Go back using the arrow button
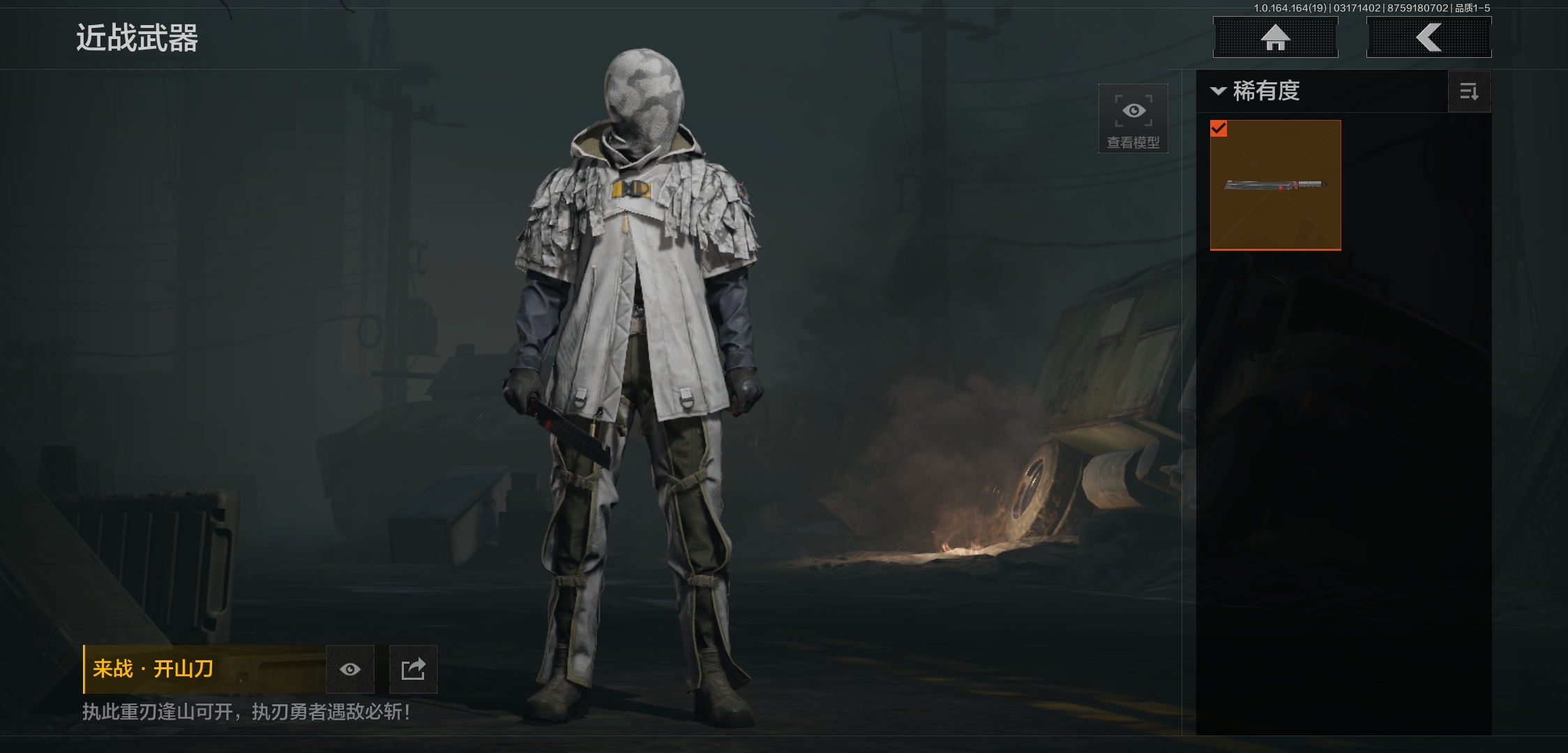Viewport: 1568px width, 753px height. click(1428, 38)
